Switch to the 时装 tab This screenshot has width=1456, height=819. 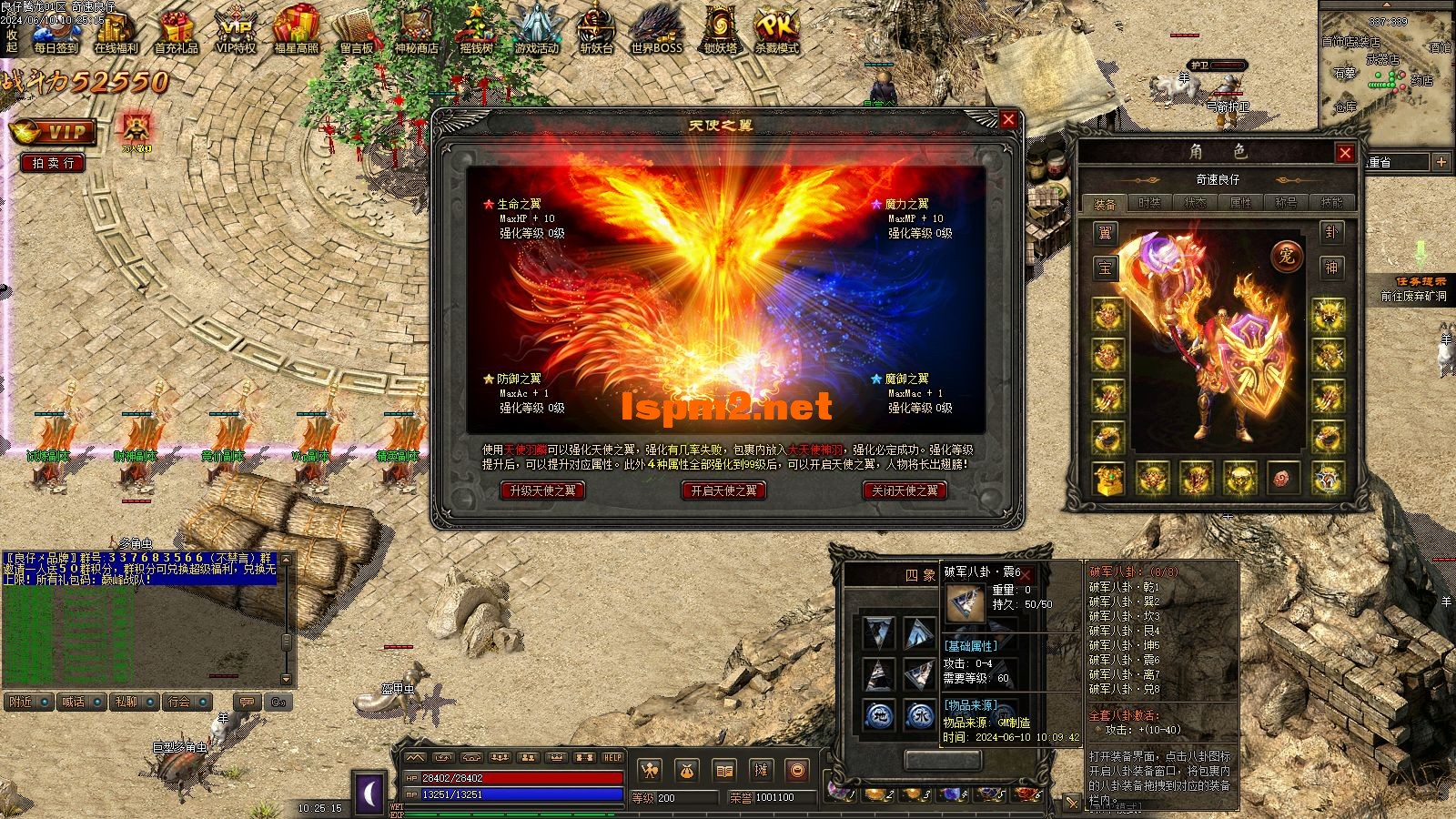(x=1150, y=203)
